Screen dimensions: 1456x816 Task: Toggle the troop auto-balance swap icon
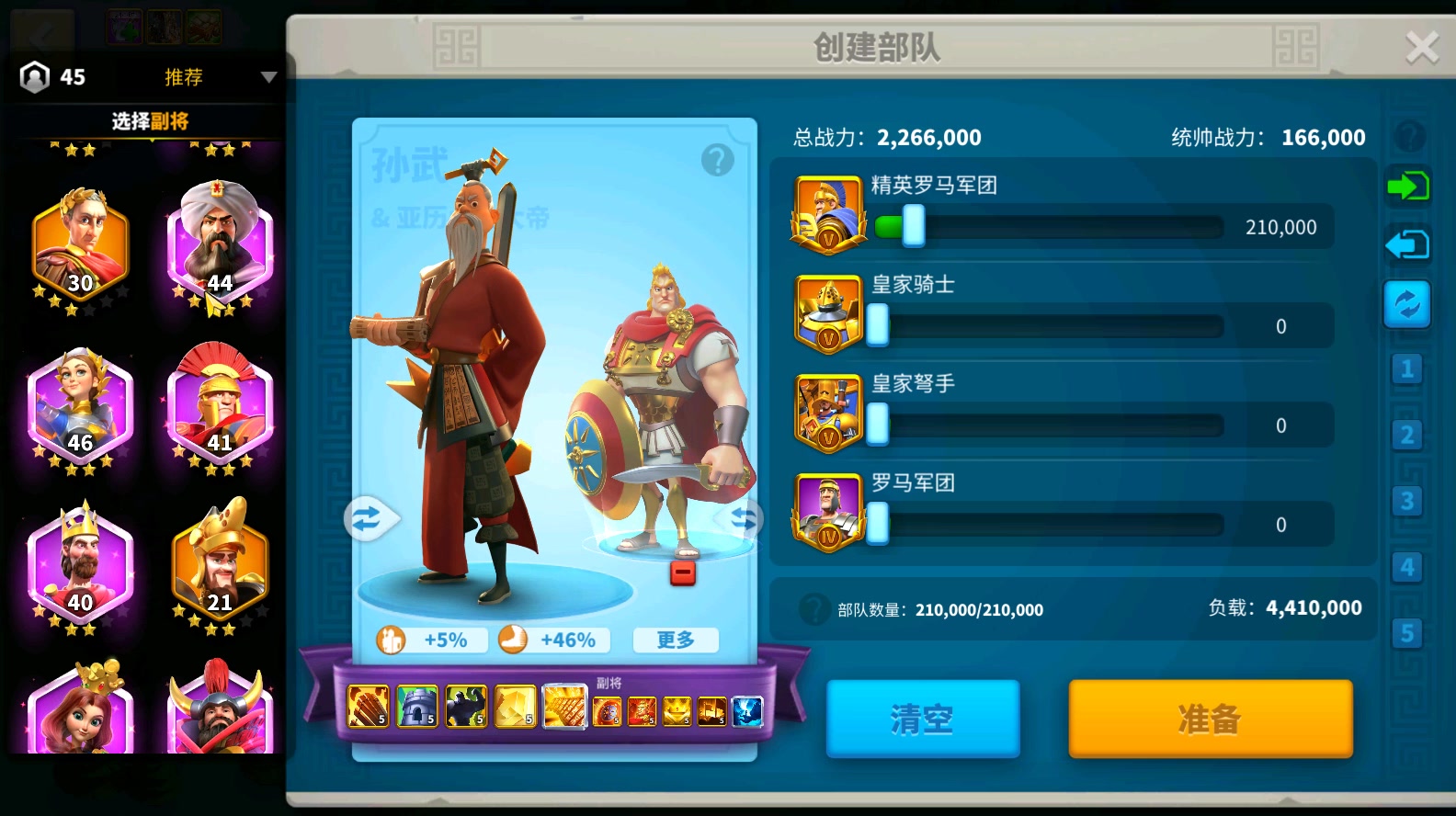click(1408, 304)
